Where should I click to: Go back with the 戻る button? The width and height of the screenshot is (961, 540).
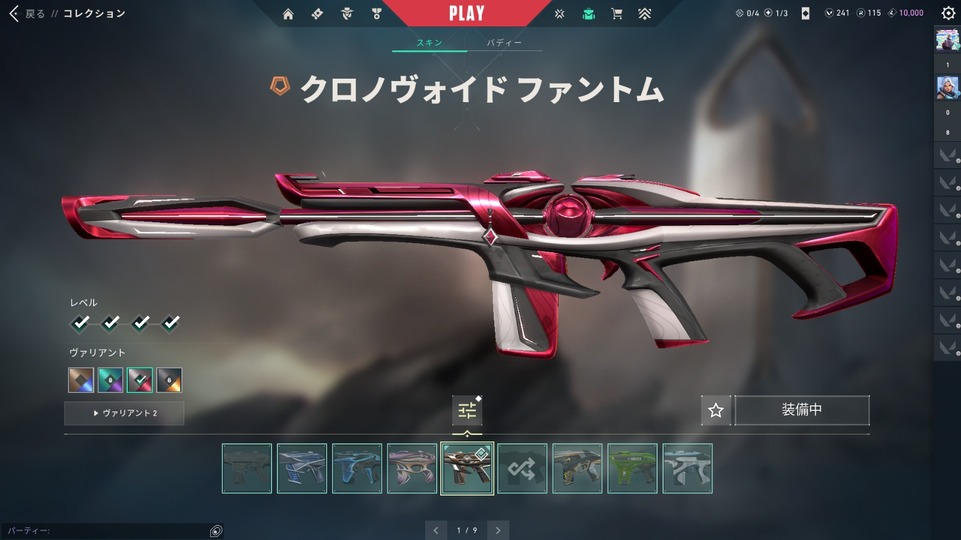click(x=27, y=14)
